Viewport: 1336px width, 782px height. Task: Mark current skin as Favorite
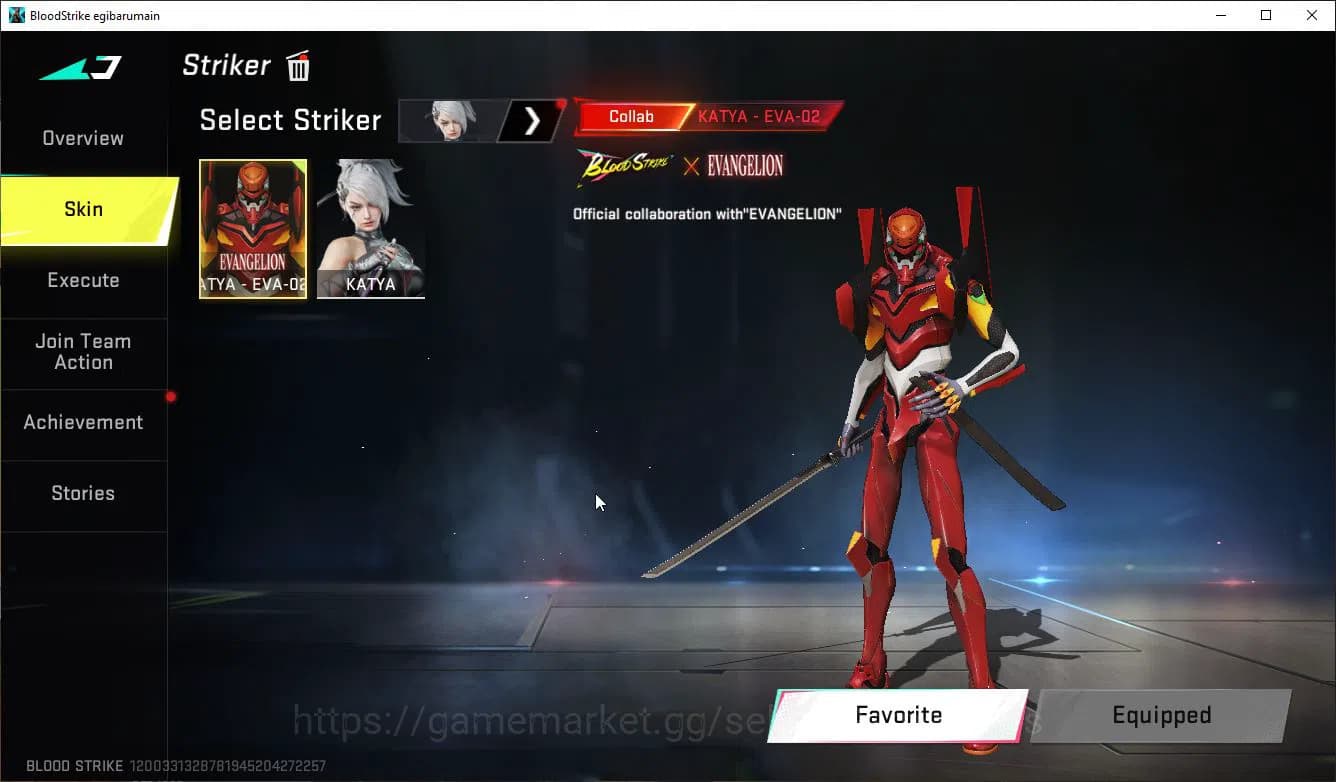coord(897,715)
